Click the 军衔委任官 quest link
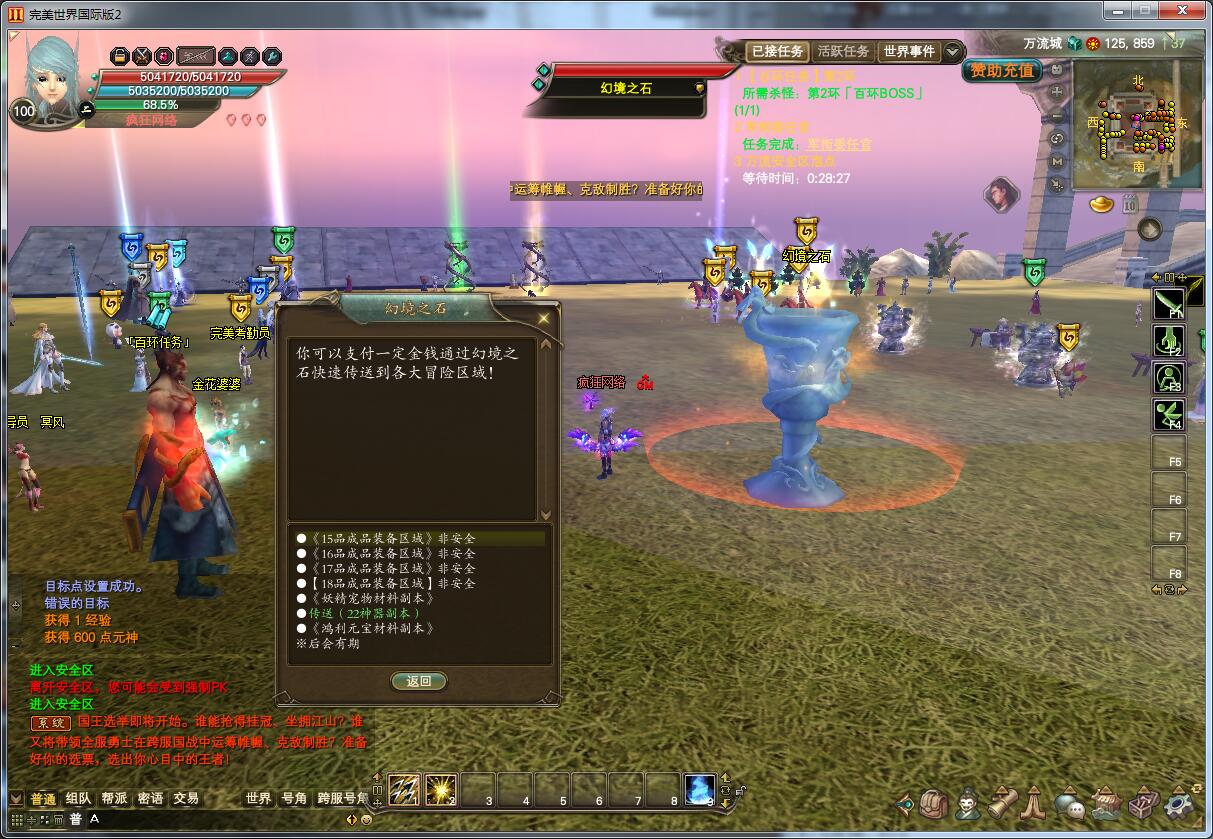Screen dimensions: 1213x839 pyautogui.click(x=839, y=144)
